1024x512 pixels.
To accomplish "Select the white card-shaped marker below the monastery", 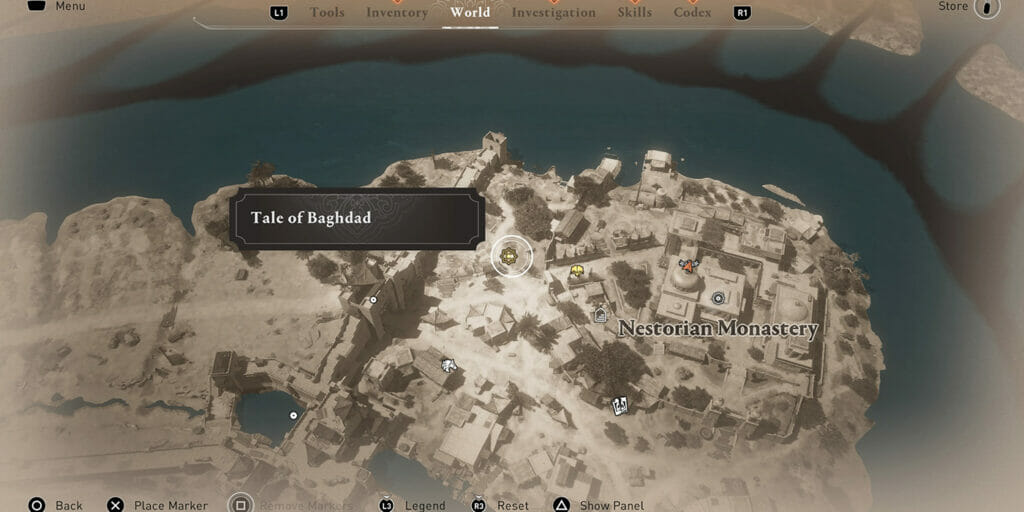I will pyautogui.click(x=620, y=405).
